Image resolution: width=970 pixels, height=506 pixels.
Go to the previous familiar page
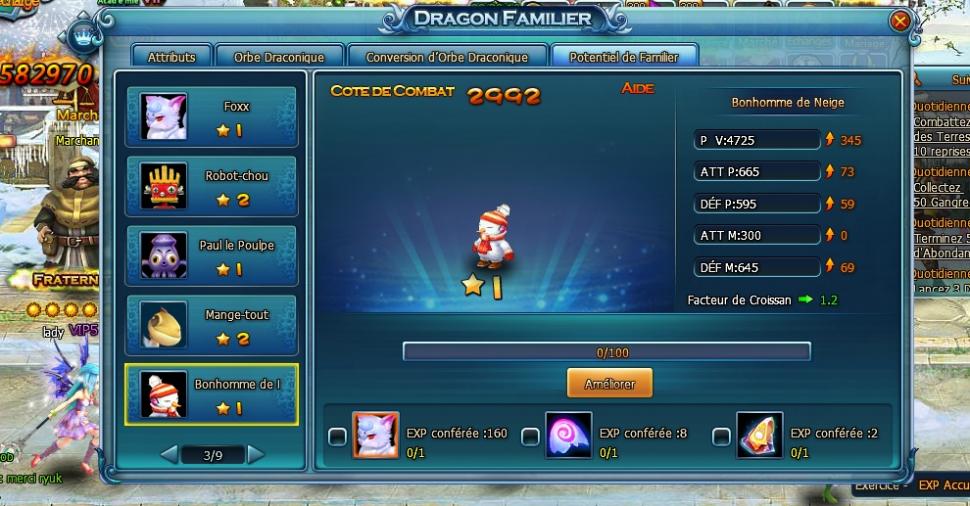[x=169, y=455]
